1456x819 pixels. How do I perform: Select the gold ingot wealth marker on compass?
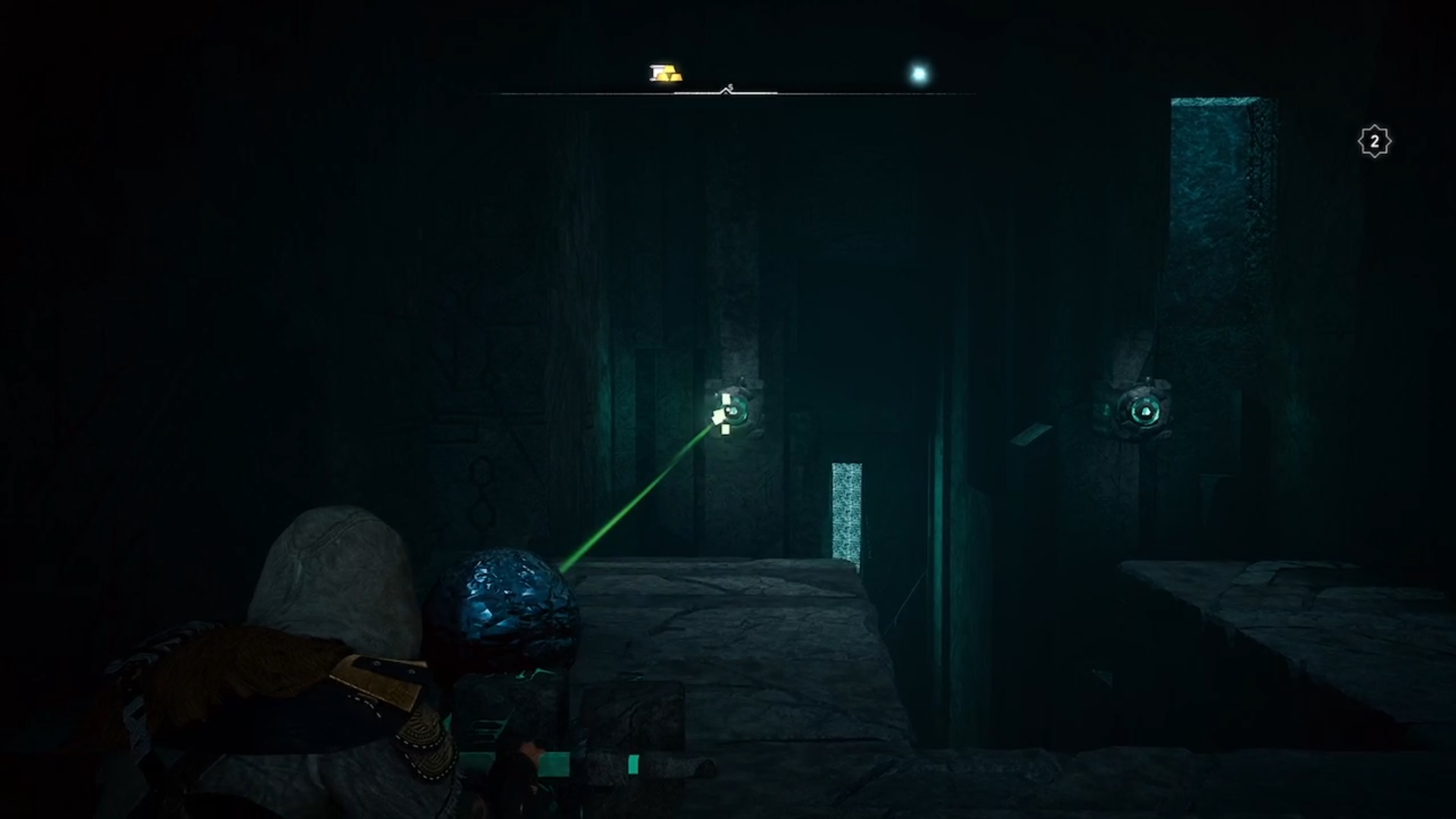tap(666, 74)
